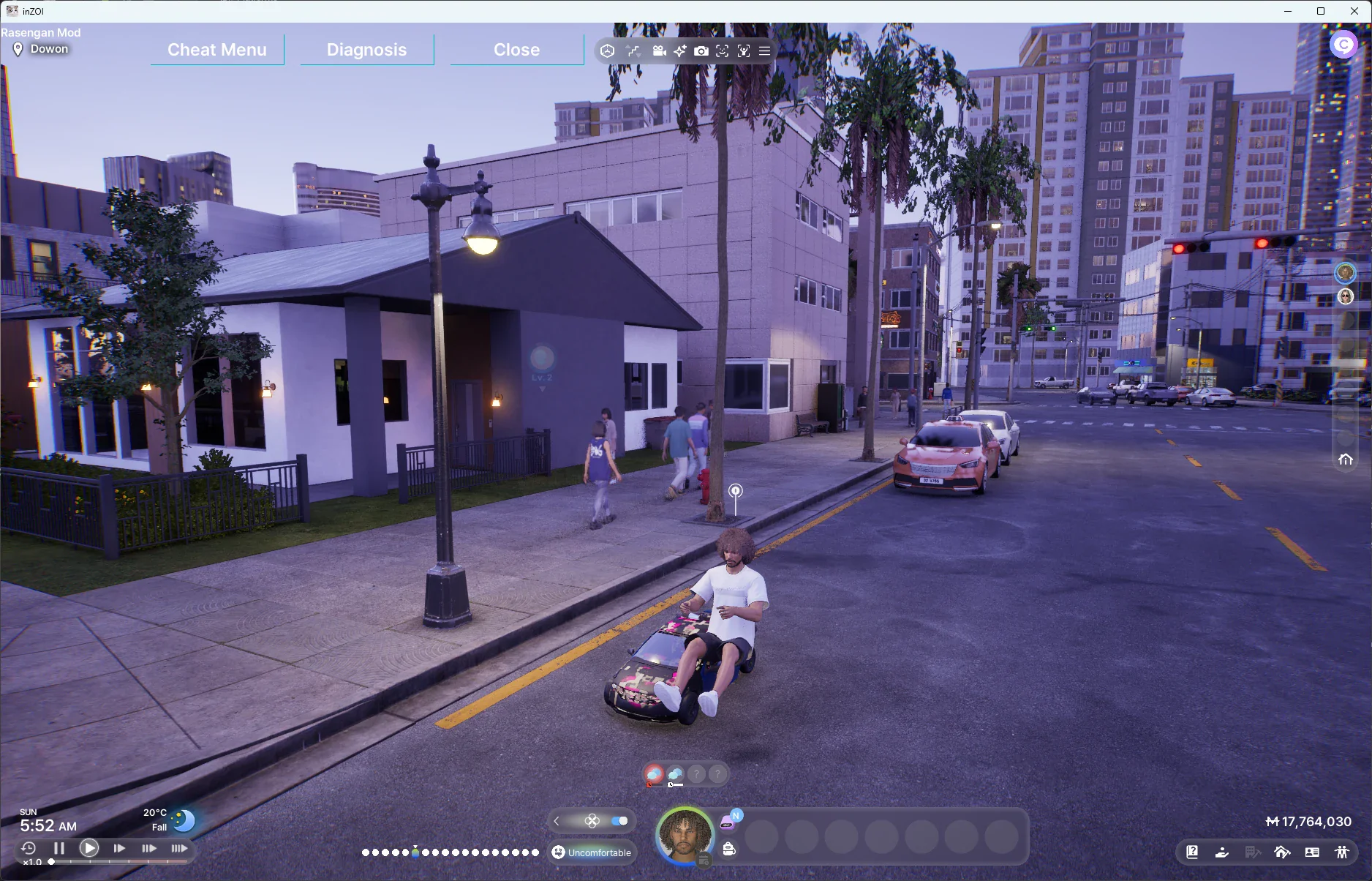
Task: Click the Uncomfortable mood status
Action: (x=592, y=852)
